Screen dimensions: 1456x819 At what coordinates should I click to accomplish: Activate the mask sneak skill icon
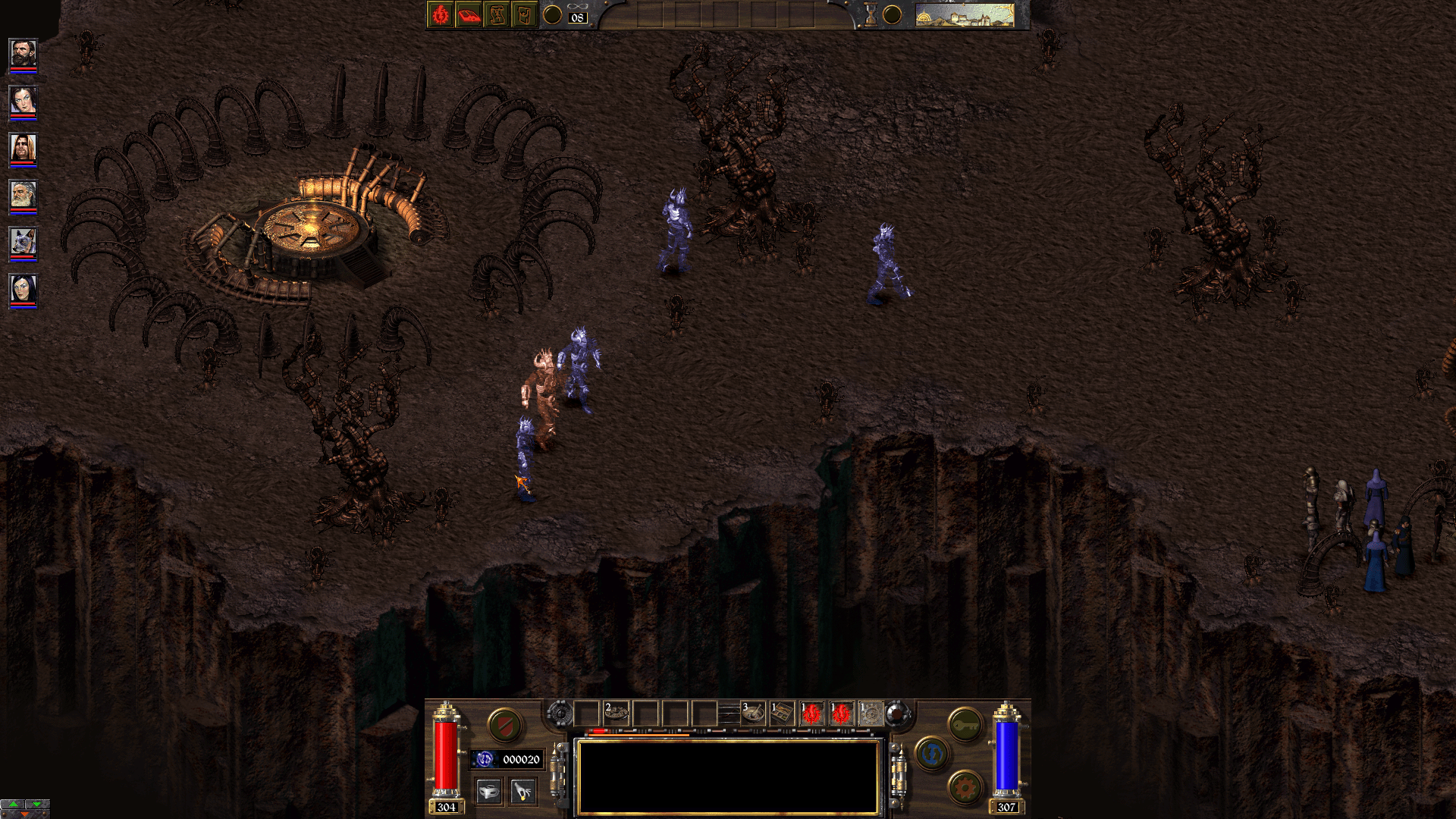pos(490,792)
